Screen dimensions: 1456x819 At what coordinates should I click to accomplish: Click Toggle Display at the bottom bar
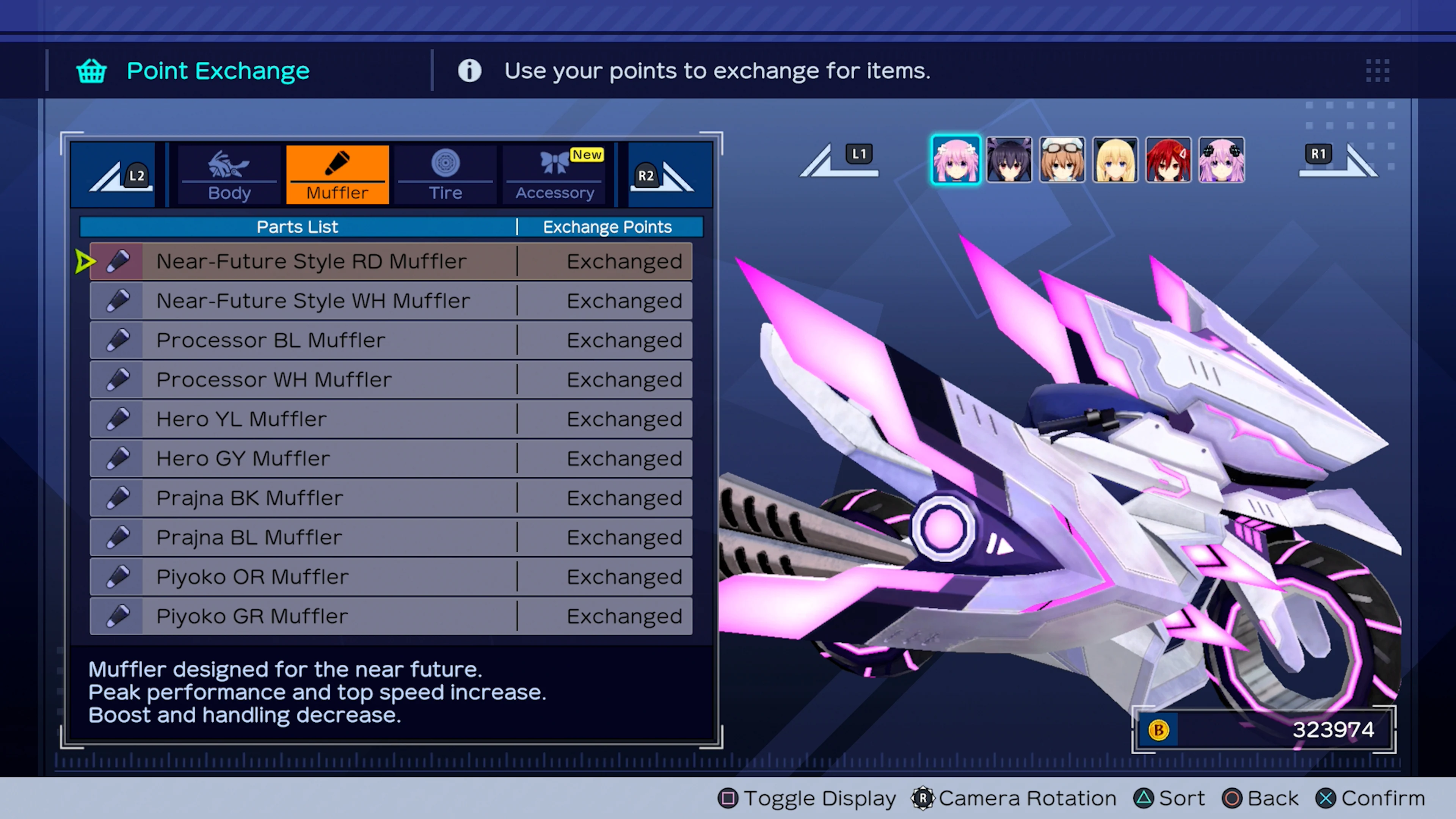pos(807,799)
